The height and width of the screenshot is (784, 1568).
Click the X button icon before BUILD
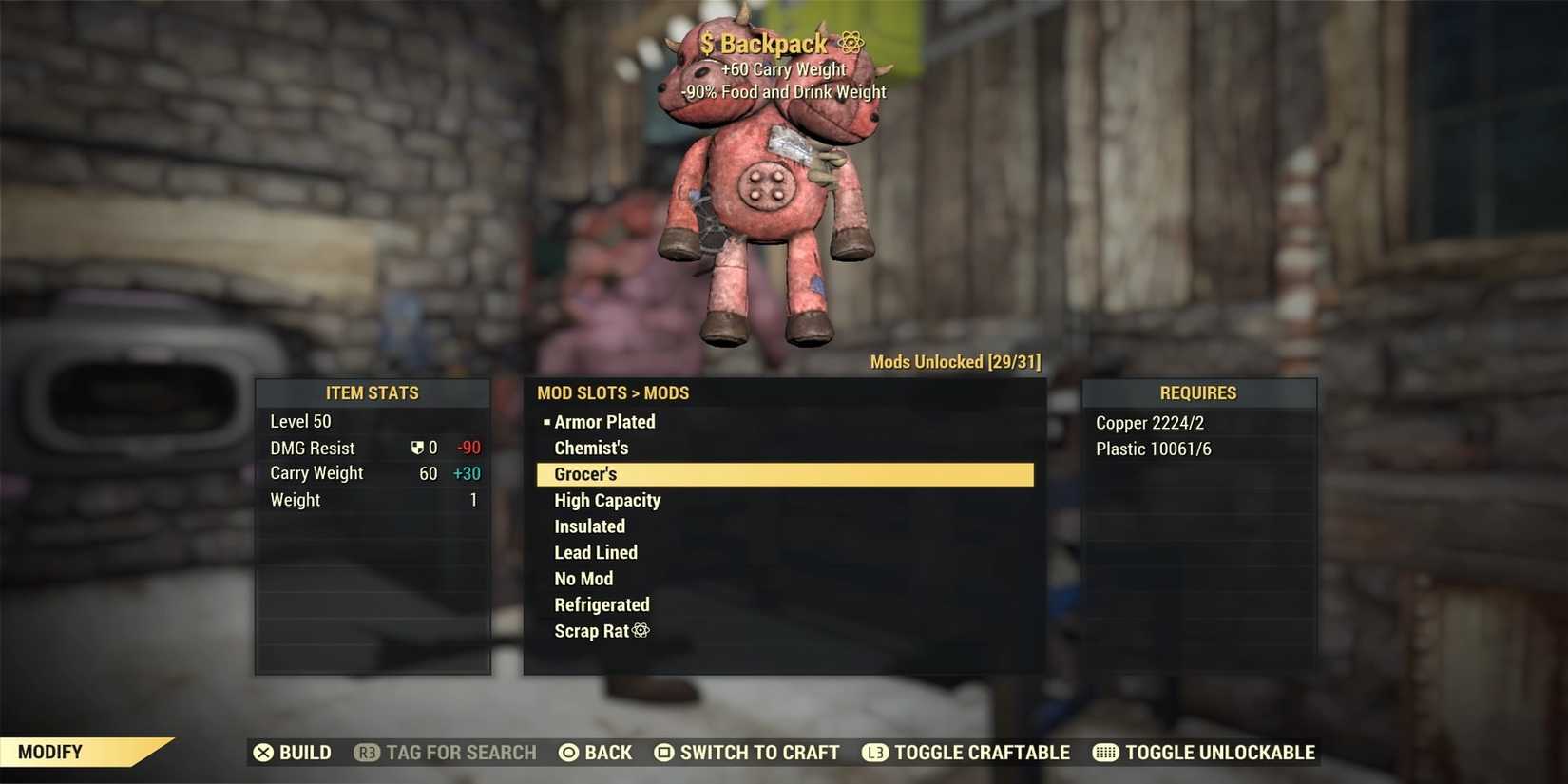[263, 752]
